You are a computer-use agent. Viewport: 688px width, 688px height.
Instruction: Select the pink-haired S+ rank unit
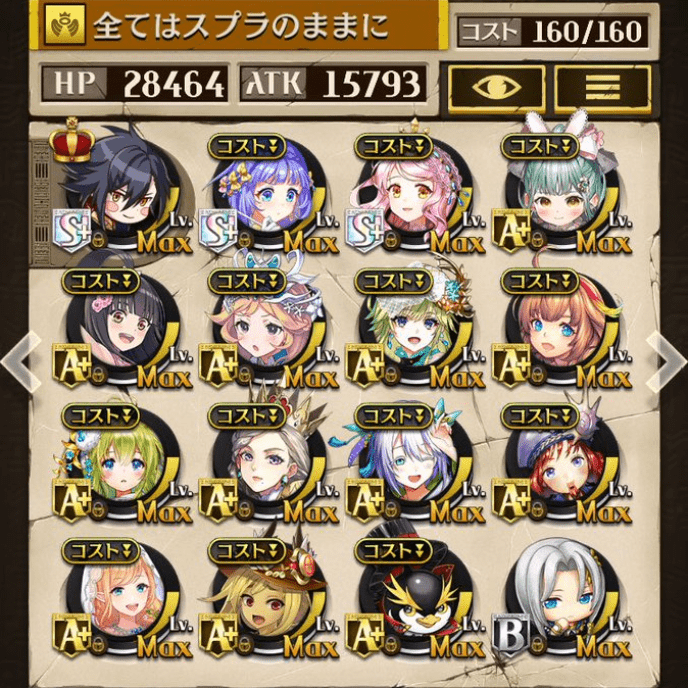(x=411, y=196)
